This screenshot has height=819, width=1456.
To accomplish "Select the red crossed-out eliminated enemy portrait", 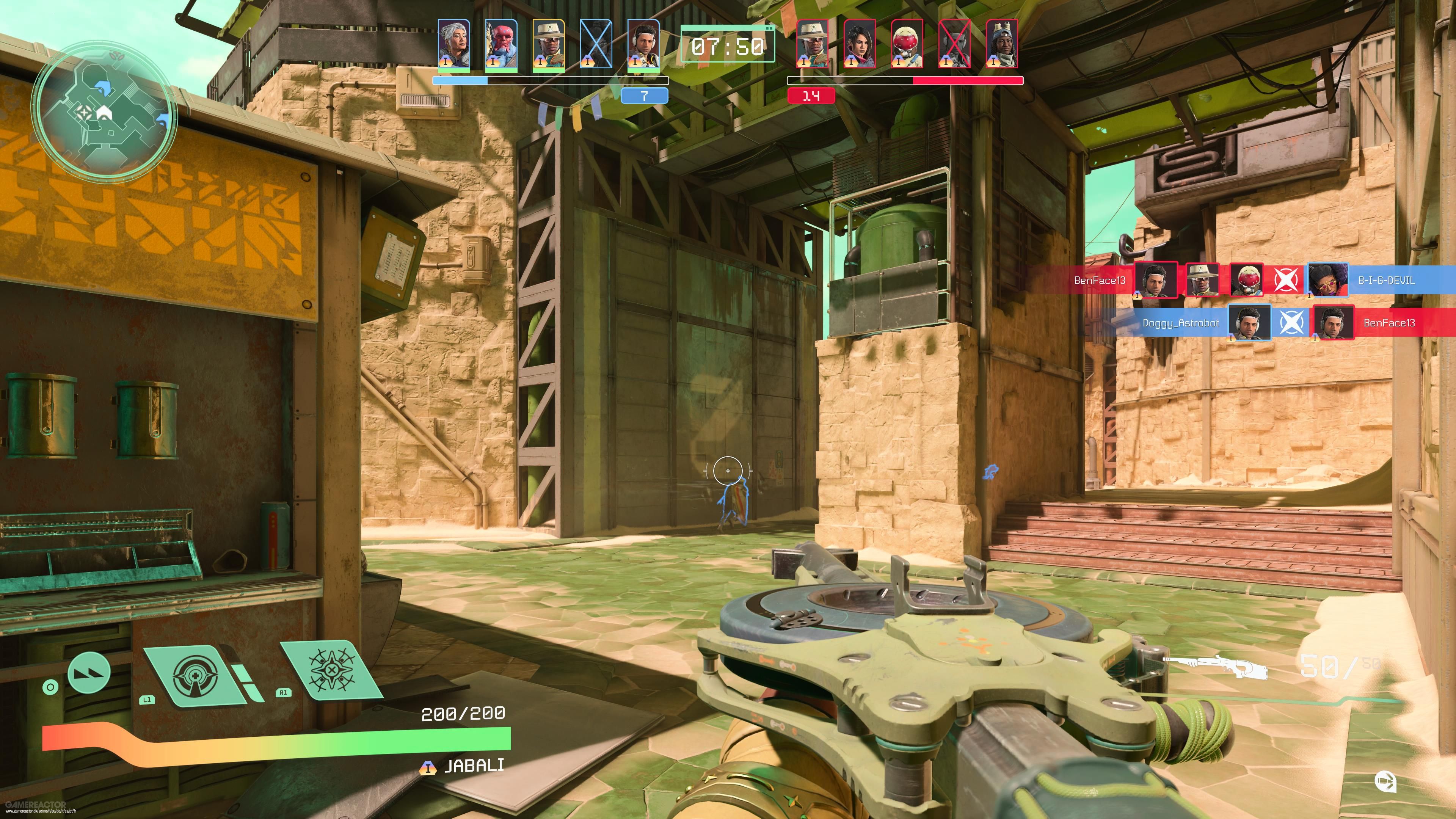I will click(954, 44).
